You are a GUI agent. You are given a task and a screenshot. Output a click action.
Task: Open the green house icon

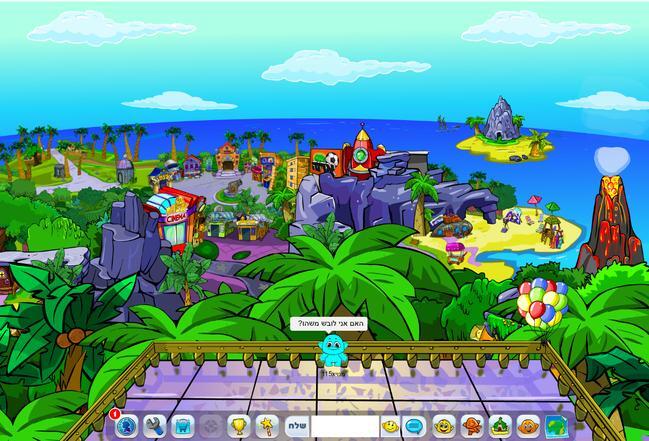click(499, 427)
